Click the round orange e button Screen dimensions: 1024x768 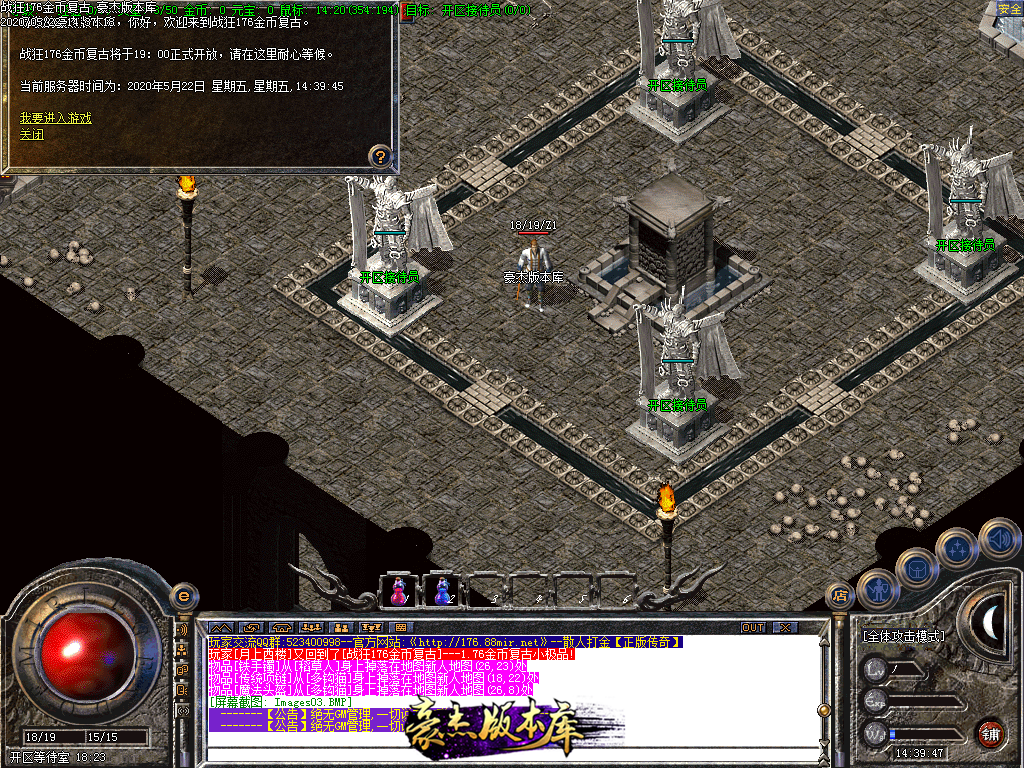[x=183, y=596]
